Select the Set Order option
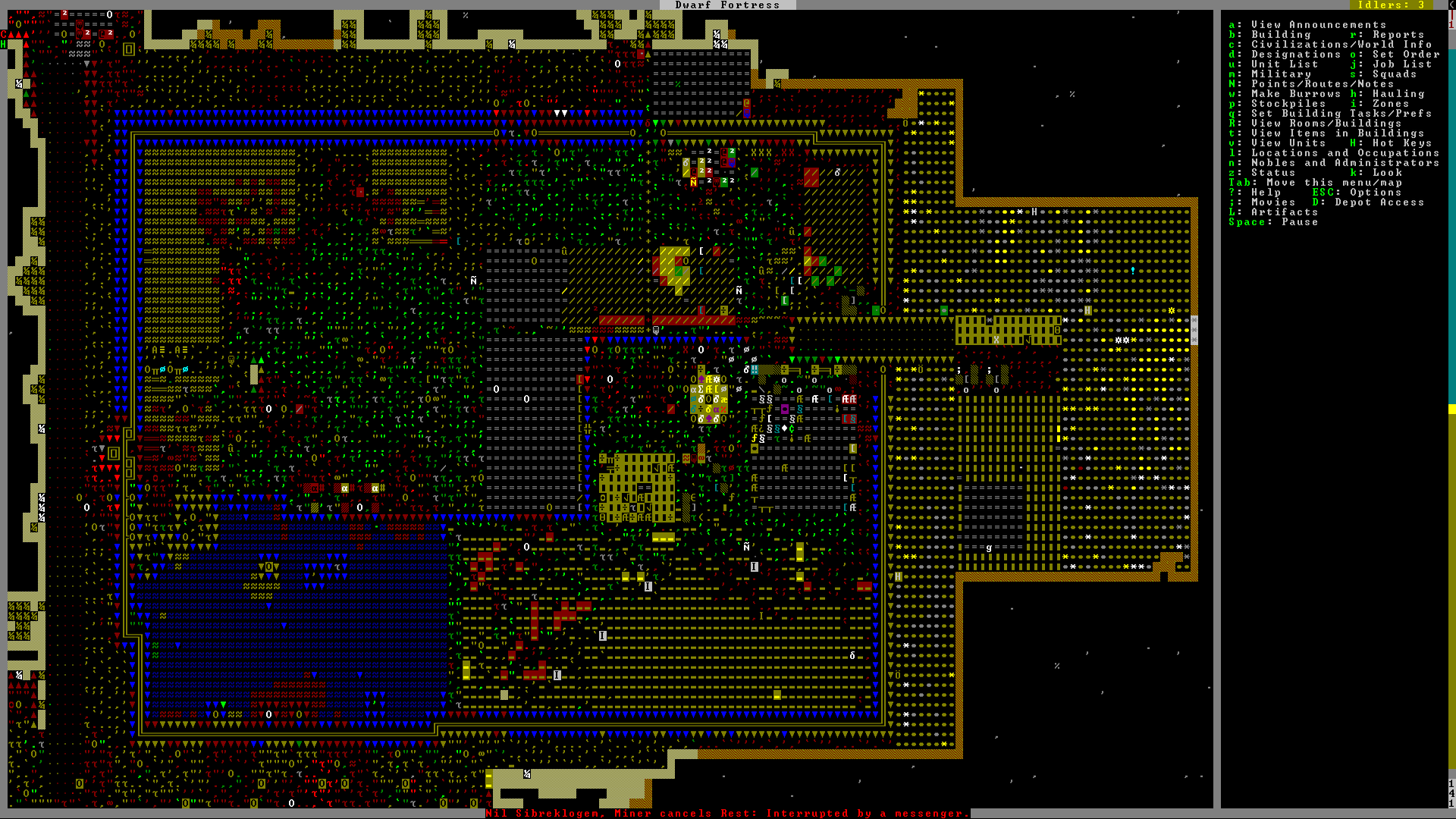Screen dimensions: 1456x819 (x=1404, y=55)
